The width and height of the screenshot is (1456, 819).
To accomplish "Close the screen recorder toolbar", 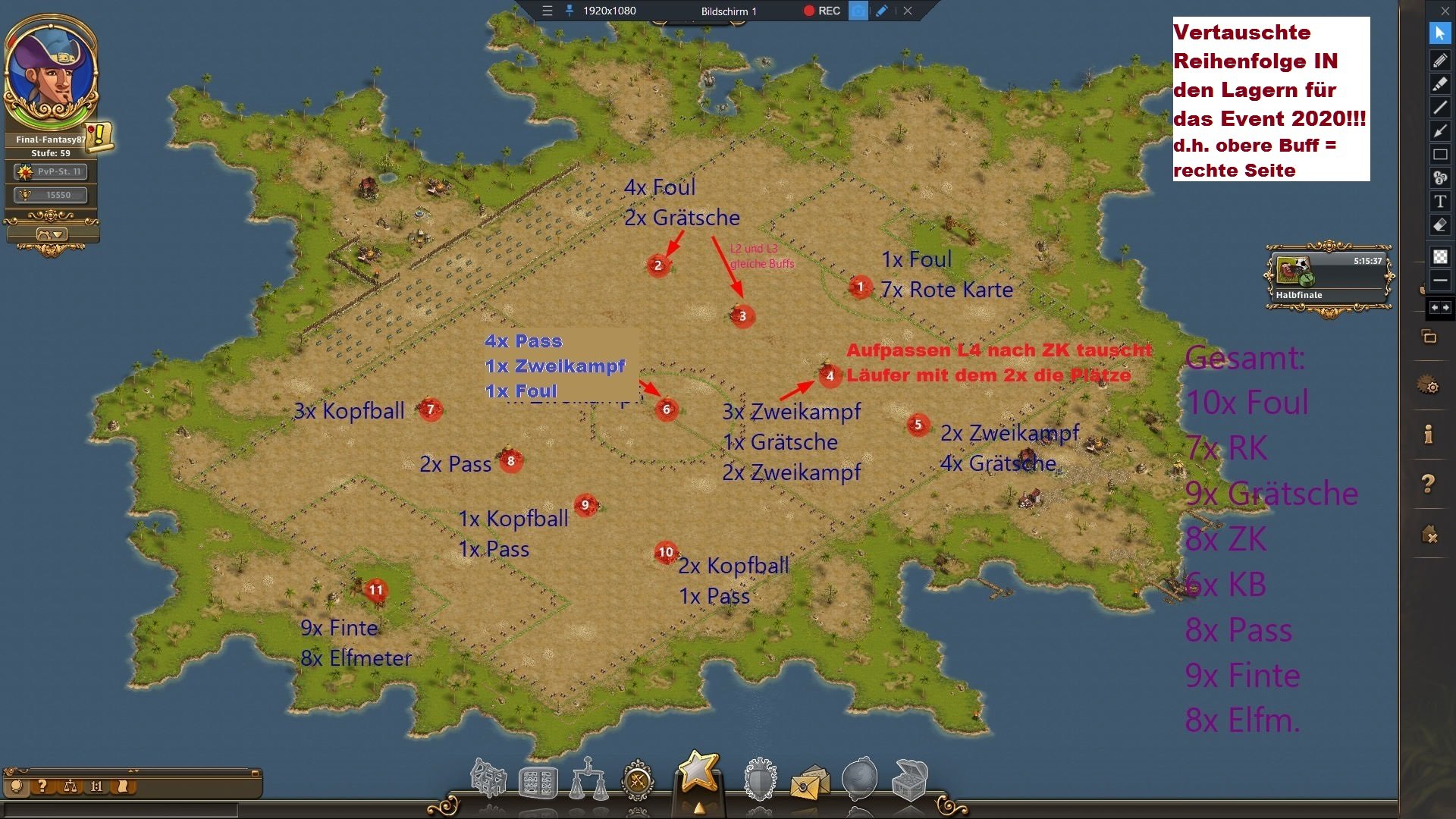I will [908, 11].
